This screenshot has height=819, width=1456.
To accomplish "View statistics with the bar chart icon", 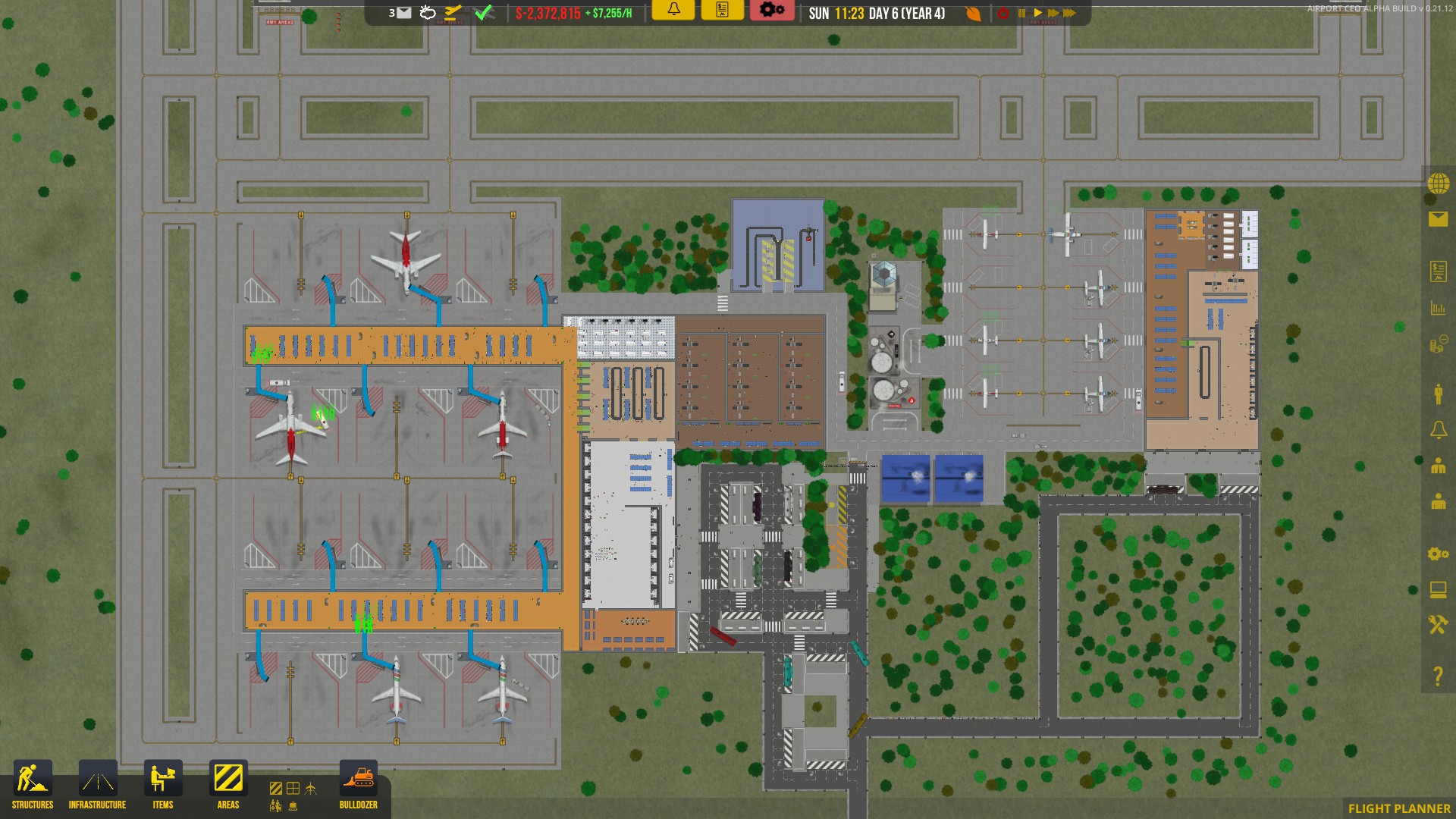I will point(1437,308).
